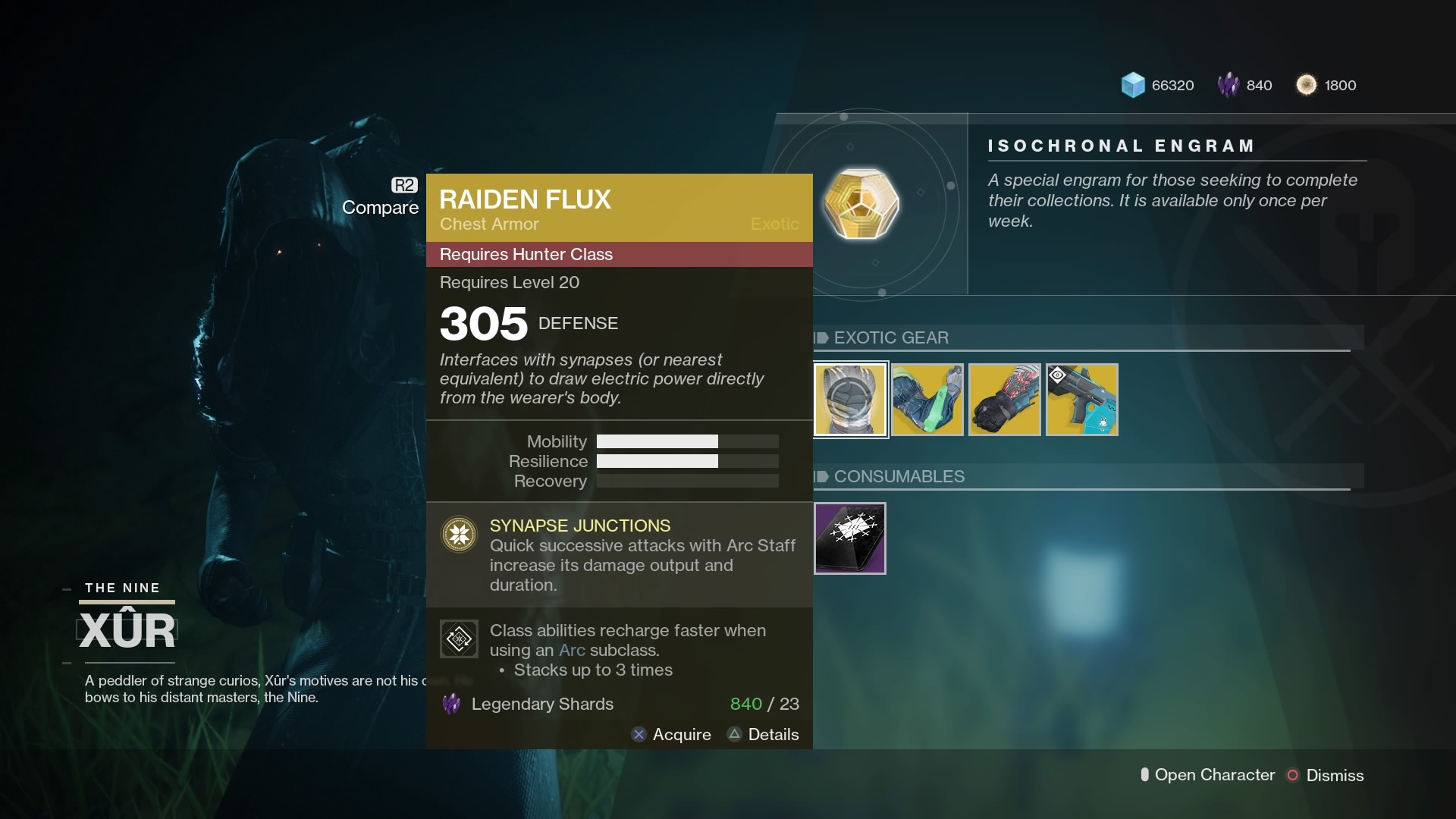Click the Arc class ability mod icon
Viewport: 1456px width, 819px height.
coord(458,639)
